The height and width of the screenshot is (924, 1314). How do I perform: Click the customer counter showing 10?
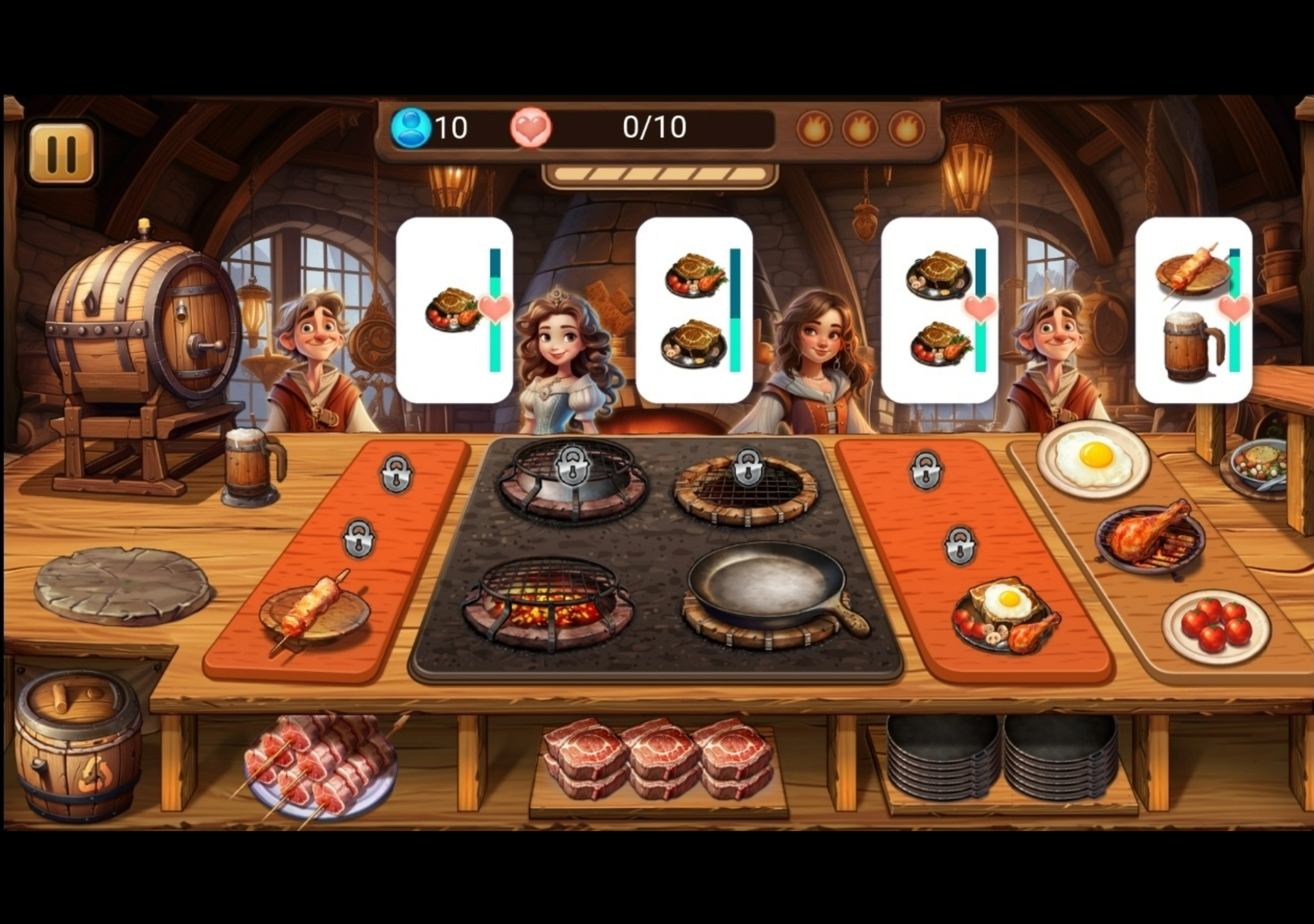(x=432, y=127)
